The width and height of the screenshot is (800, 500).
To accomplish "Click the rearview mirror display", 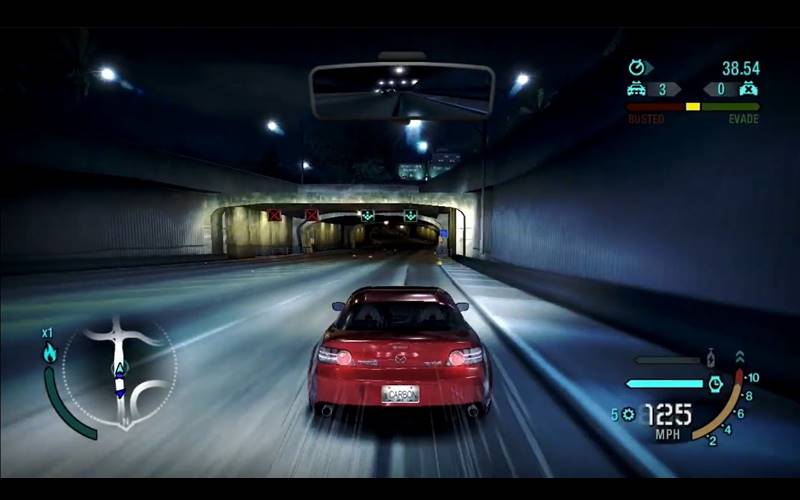I will tap(402, 91).
